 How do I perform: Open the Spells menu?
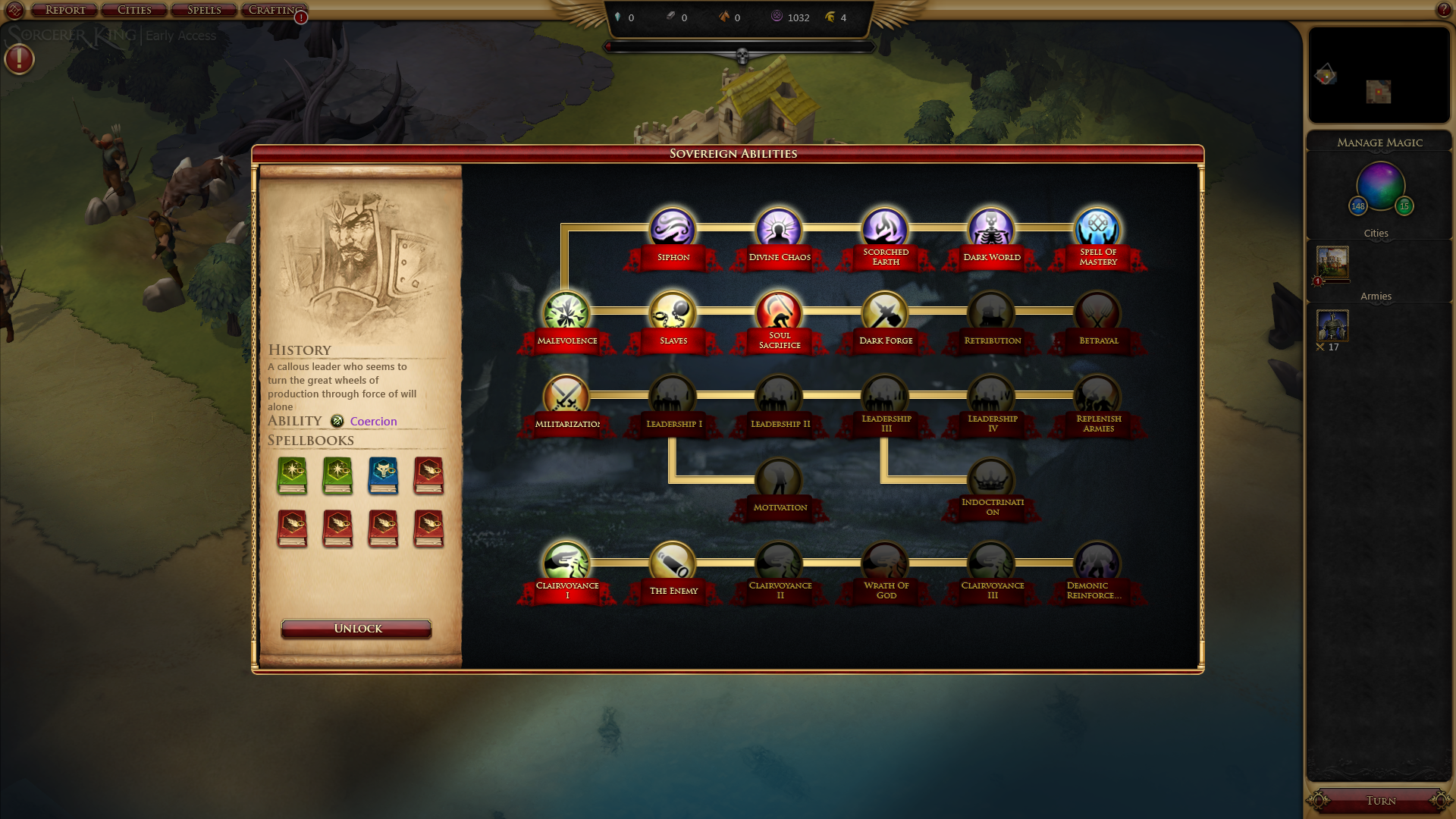[x=204, y=10]
